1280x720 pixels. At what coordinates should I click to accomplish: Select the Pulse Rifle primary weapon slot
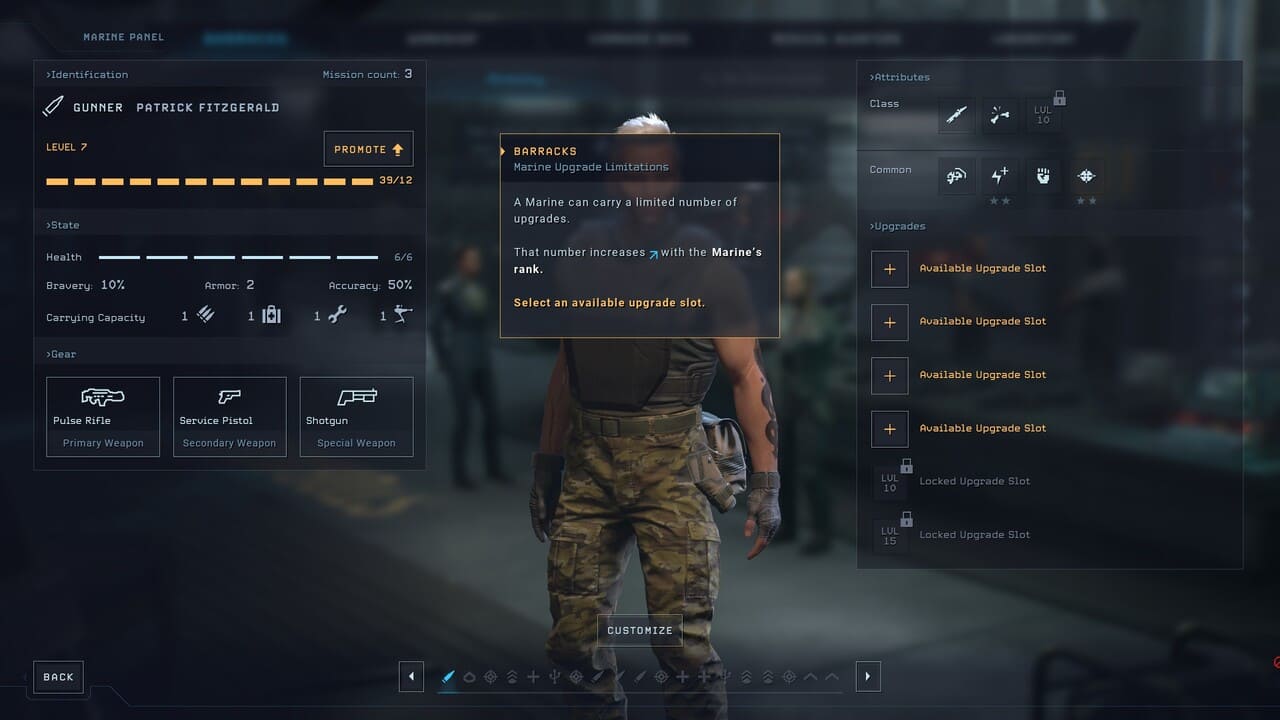(103, 416)
